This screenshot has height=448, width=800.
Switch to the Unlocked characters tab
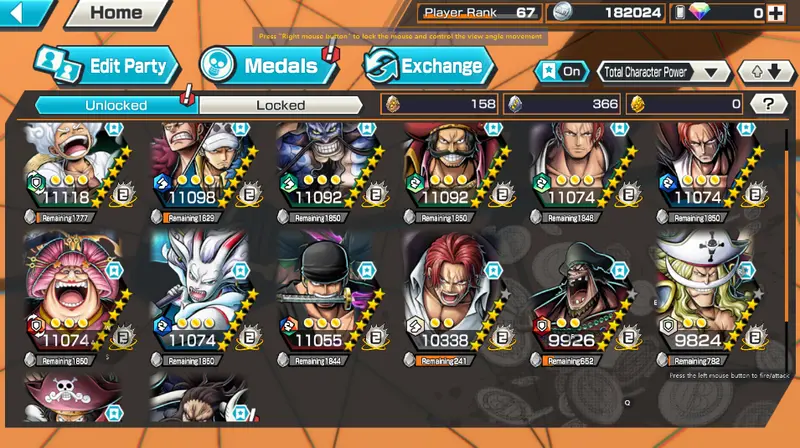click(116, 105)
